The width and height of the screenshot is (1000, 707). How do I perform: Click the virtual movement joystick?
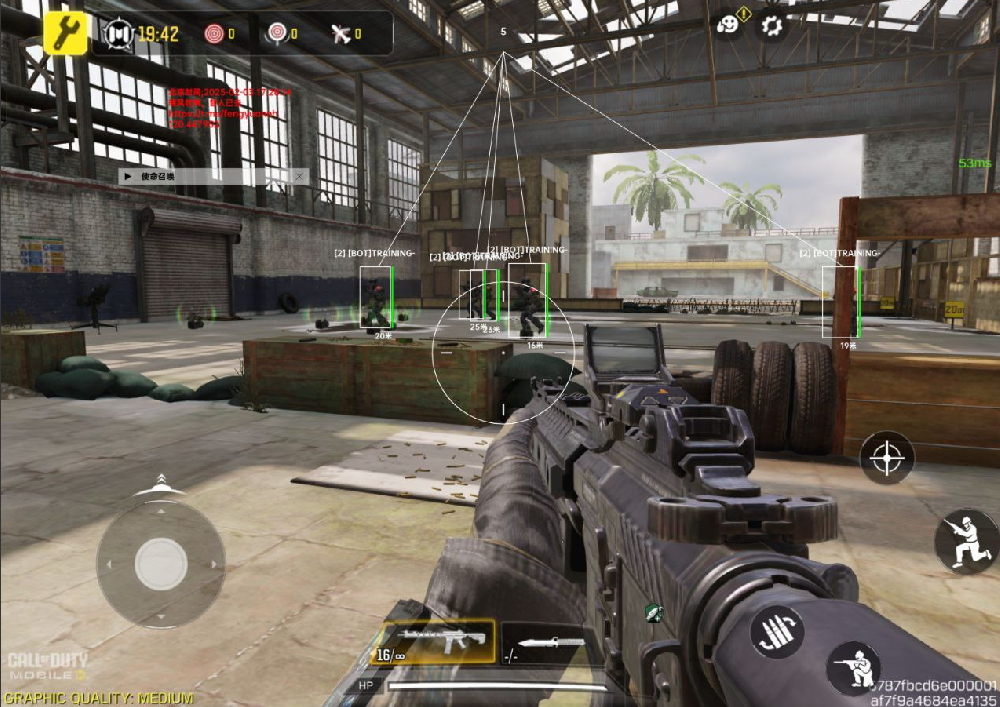point(161,564)
